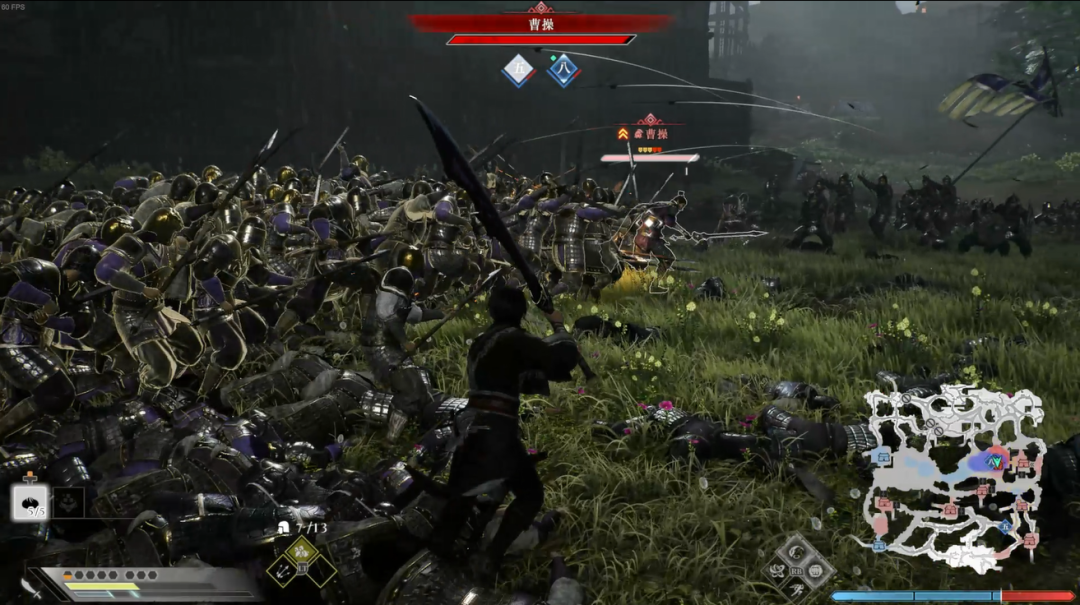Select the blue 五 marker on minimap
1080x605 pixels.
1004,526
